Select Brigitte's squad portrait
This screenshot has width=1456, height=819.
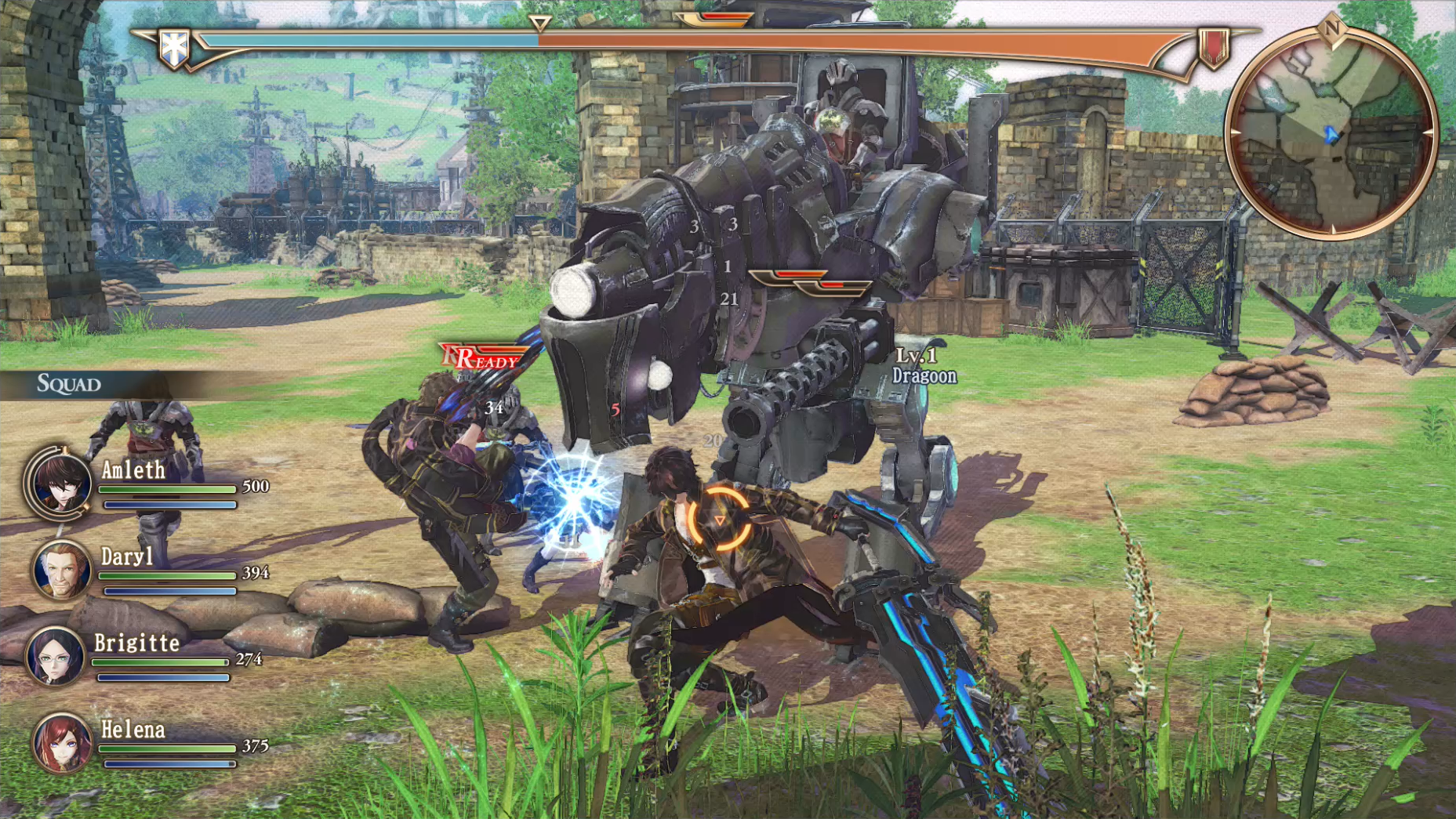tap(55, 656)
